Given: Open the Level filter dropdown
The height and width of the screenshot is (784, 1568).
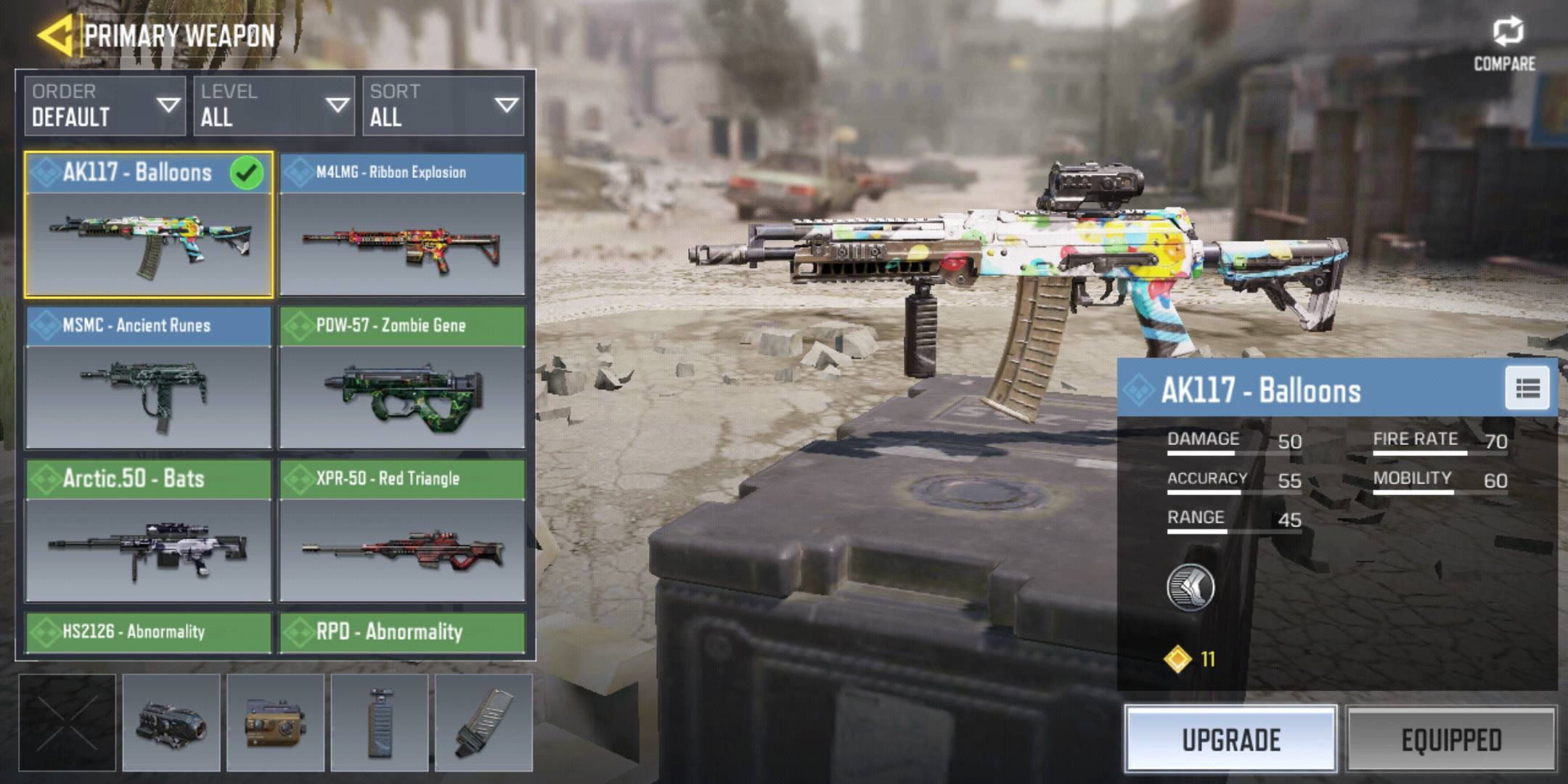Looking at the screenshot, I should coord(274,106).
